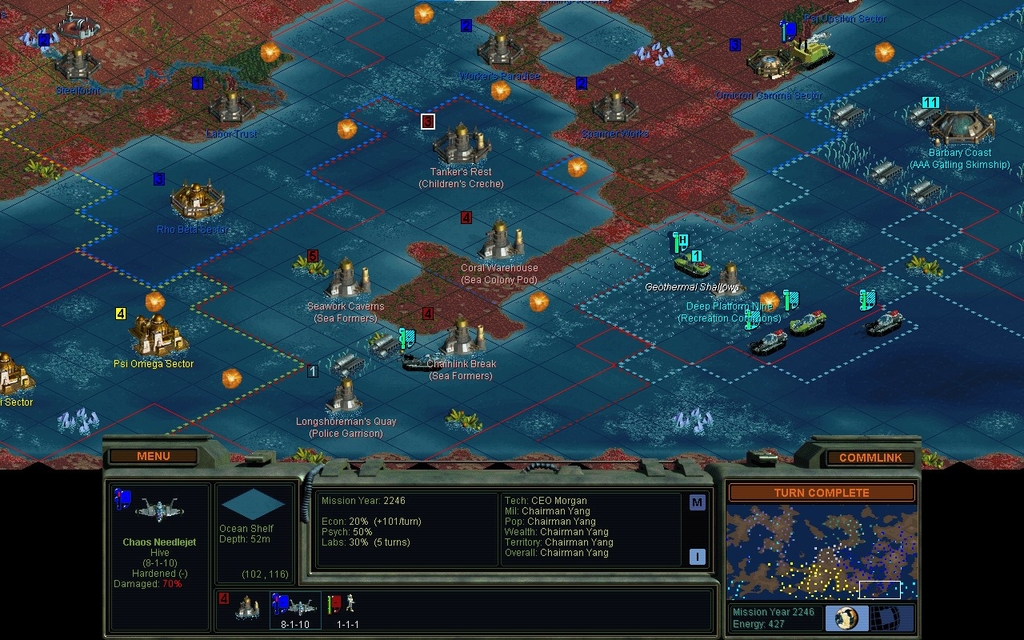
Task: Open the MENU button
Action: 153,456
